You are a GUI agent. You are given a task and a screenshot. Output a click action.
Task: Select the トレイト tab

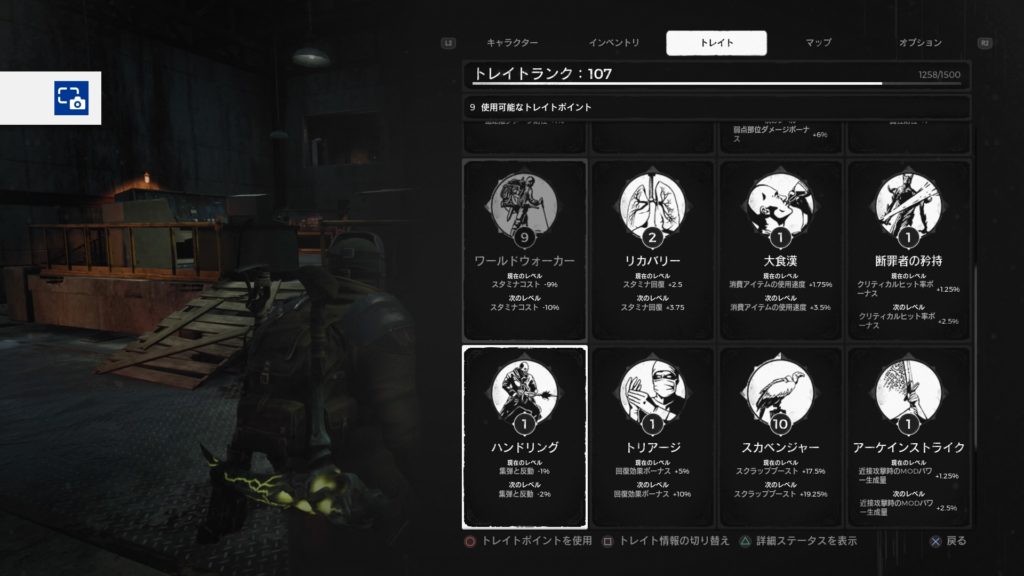click(x=716, y=43)
